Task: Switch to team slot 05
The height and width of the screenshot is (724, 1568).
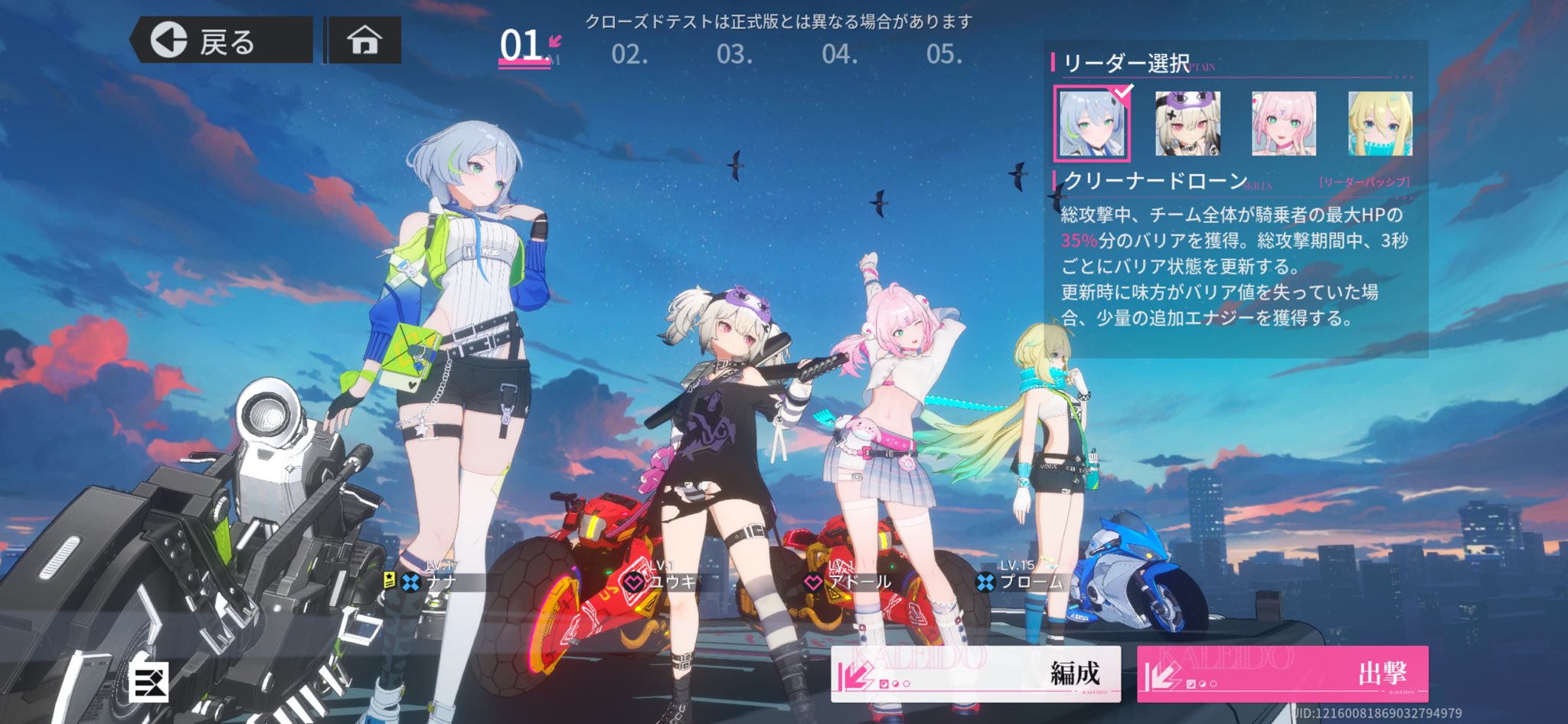Action: click(944, 54)
